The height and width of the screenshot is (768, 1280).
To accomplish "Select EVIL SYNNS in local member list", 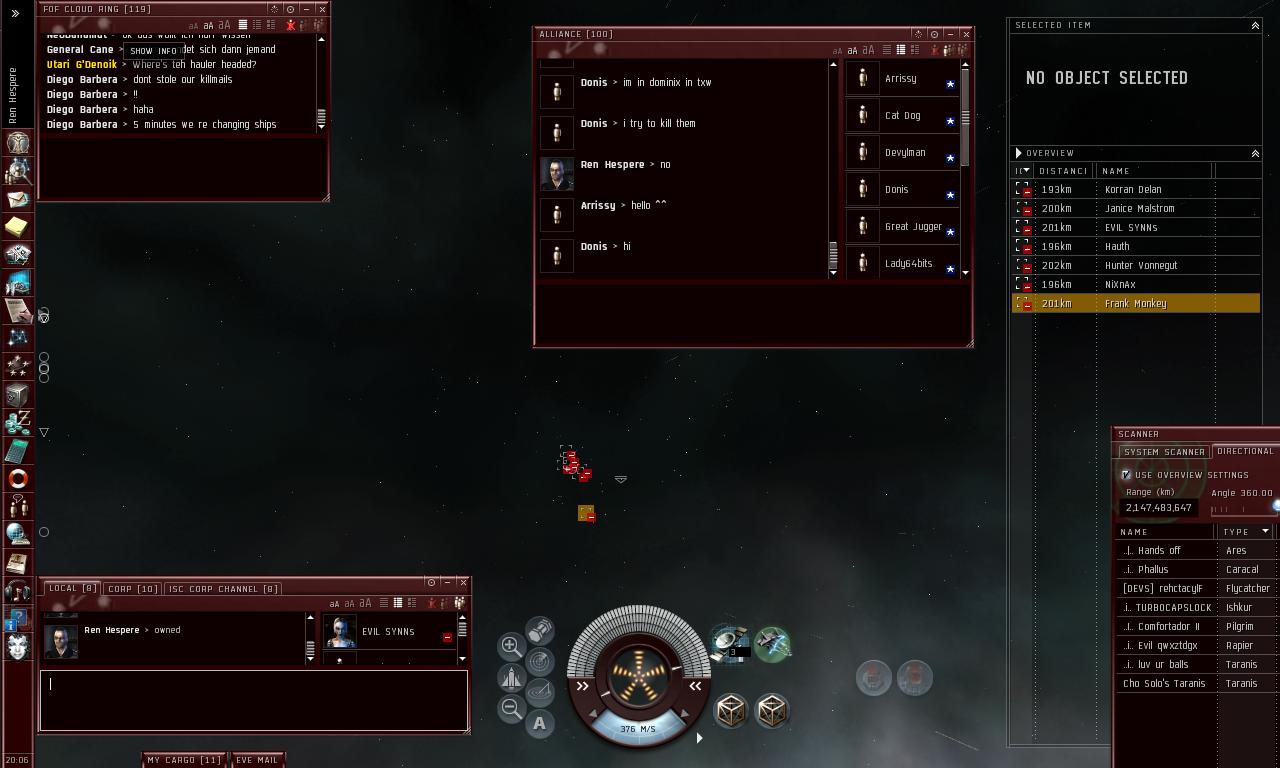I will click(388, 632).
